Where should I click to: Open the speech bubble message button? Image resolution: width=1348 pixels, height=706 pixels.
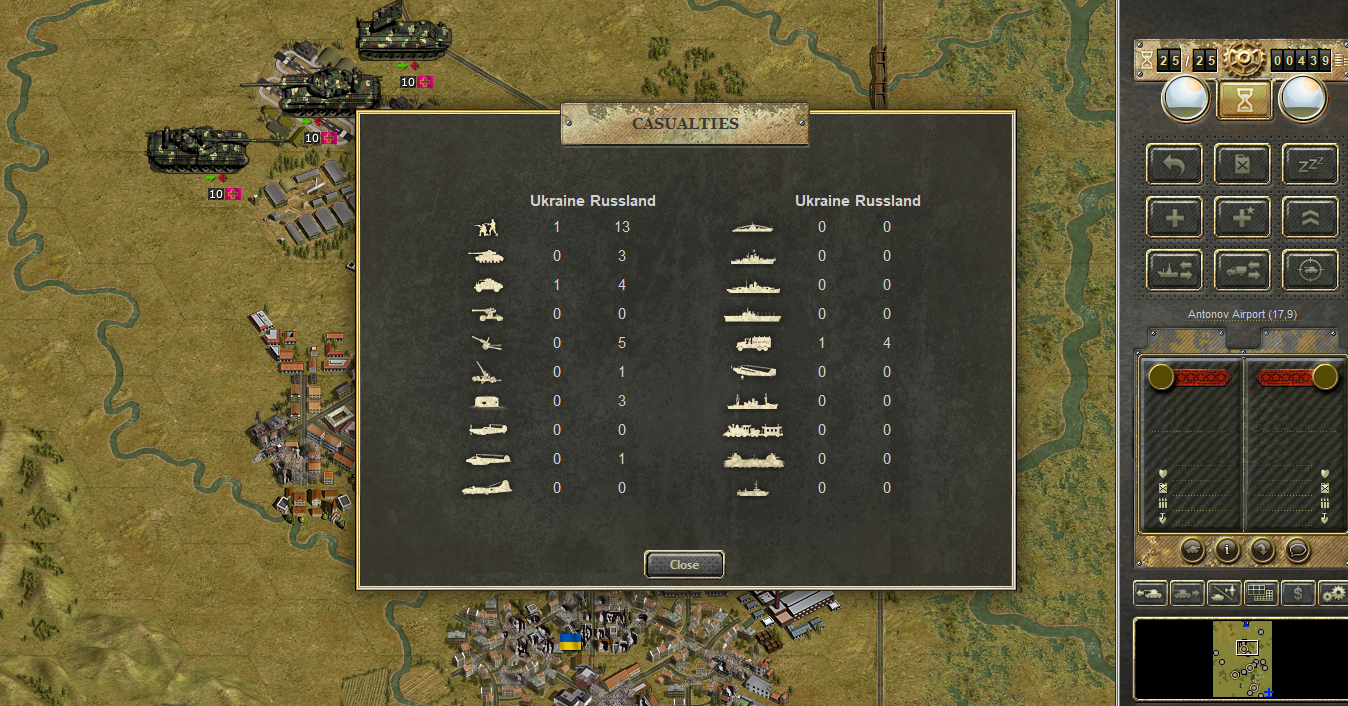1297,549
